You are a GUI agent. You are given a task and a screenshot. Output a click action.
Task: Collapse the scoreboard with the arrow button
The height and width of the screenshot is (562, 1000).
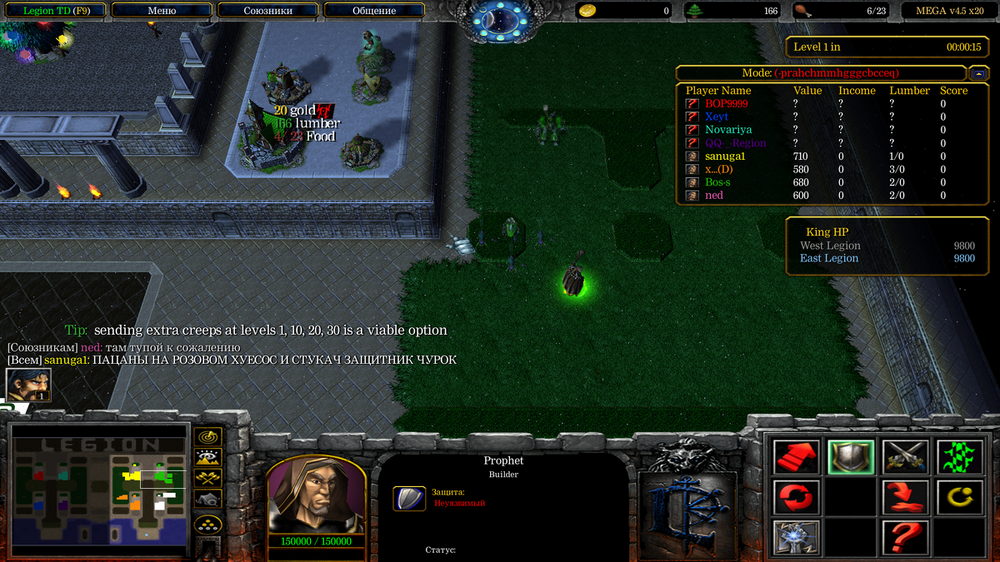pos(978,73)
